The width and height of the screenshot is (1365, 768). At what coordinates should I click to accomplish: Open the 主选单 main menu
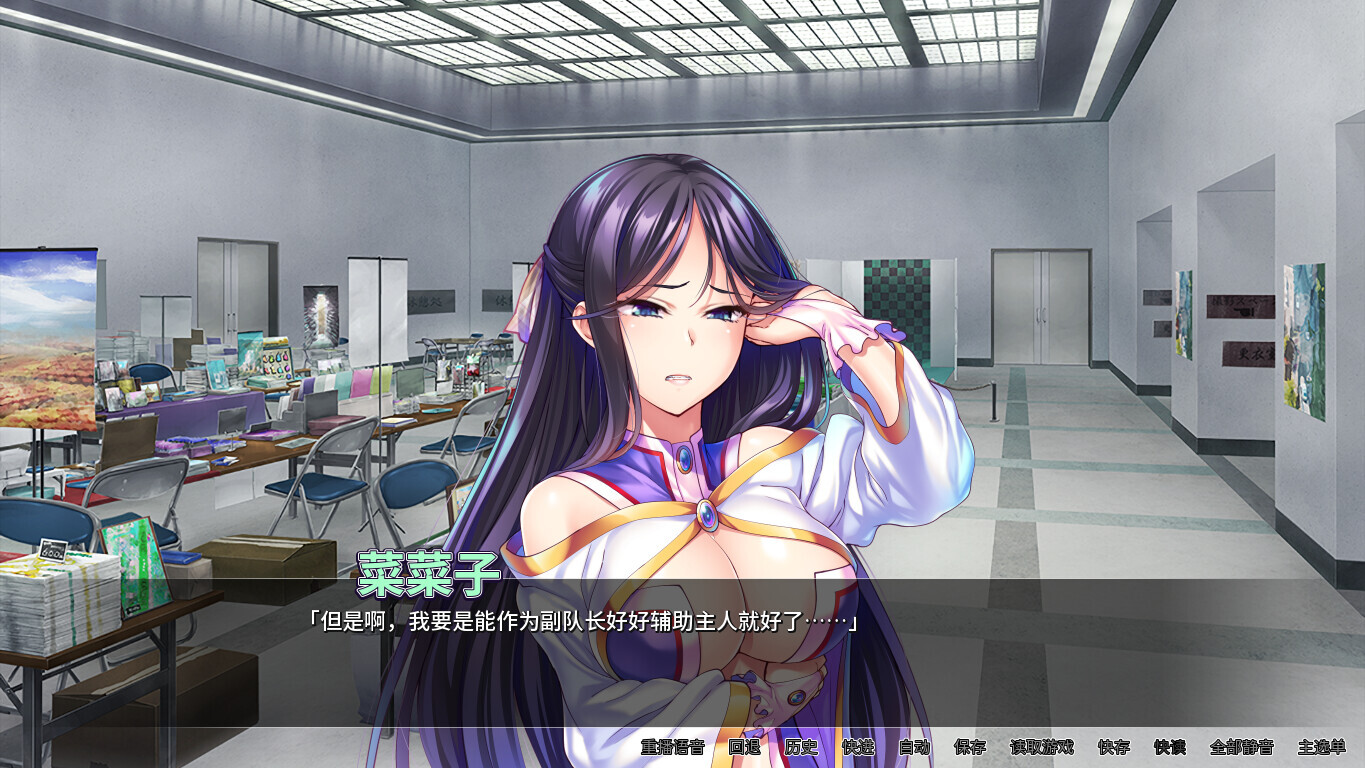pyautogui.click(x=1321, y=747)
